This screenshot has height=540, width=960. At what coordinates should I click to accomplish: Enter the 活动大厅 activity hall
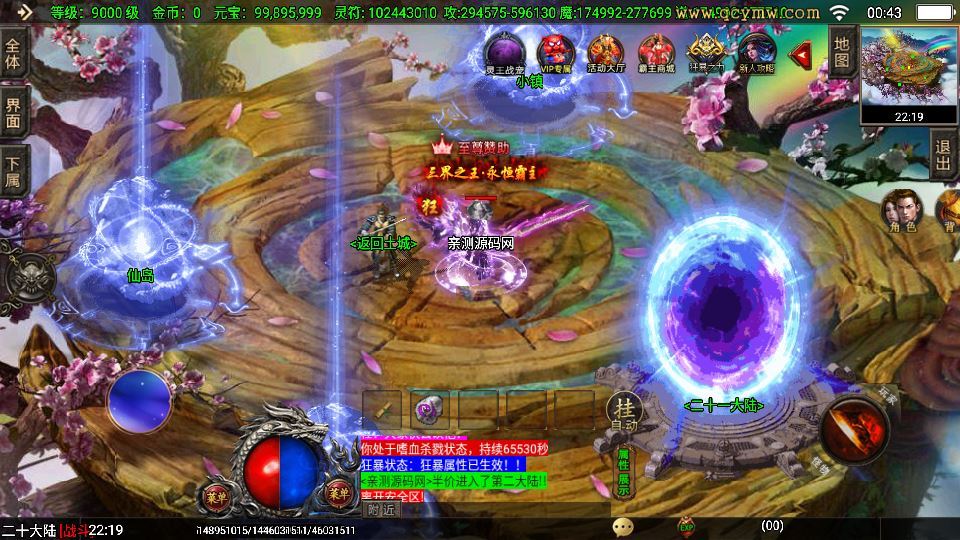pyautogui.click(x=606, y=53)
